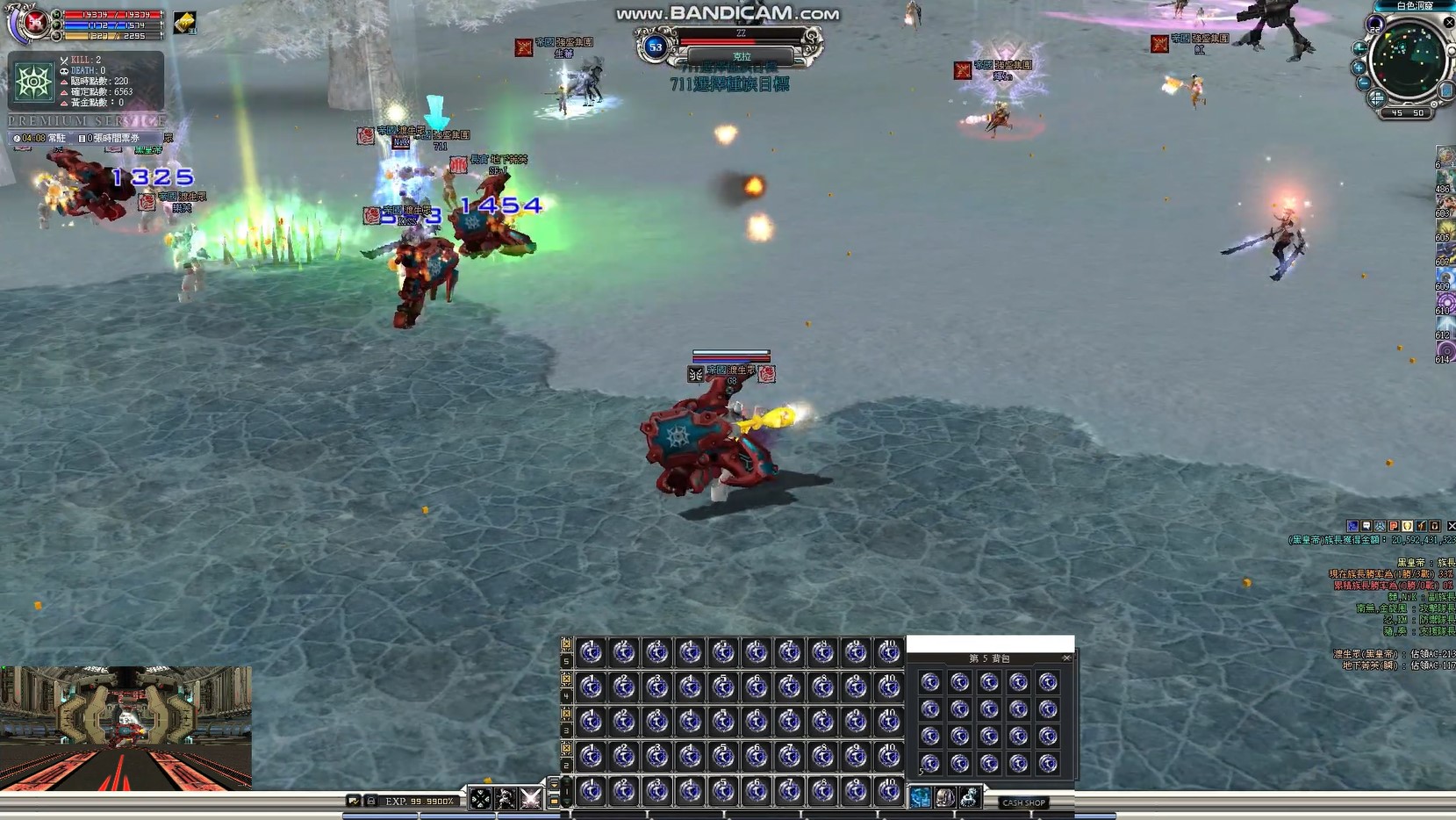
Task: Close the 第5背包 bag window
Action: [1066, 658]
